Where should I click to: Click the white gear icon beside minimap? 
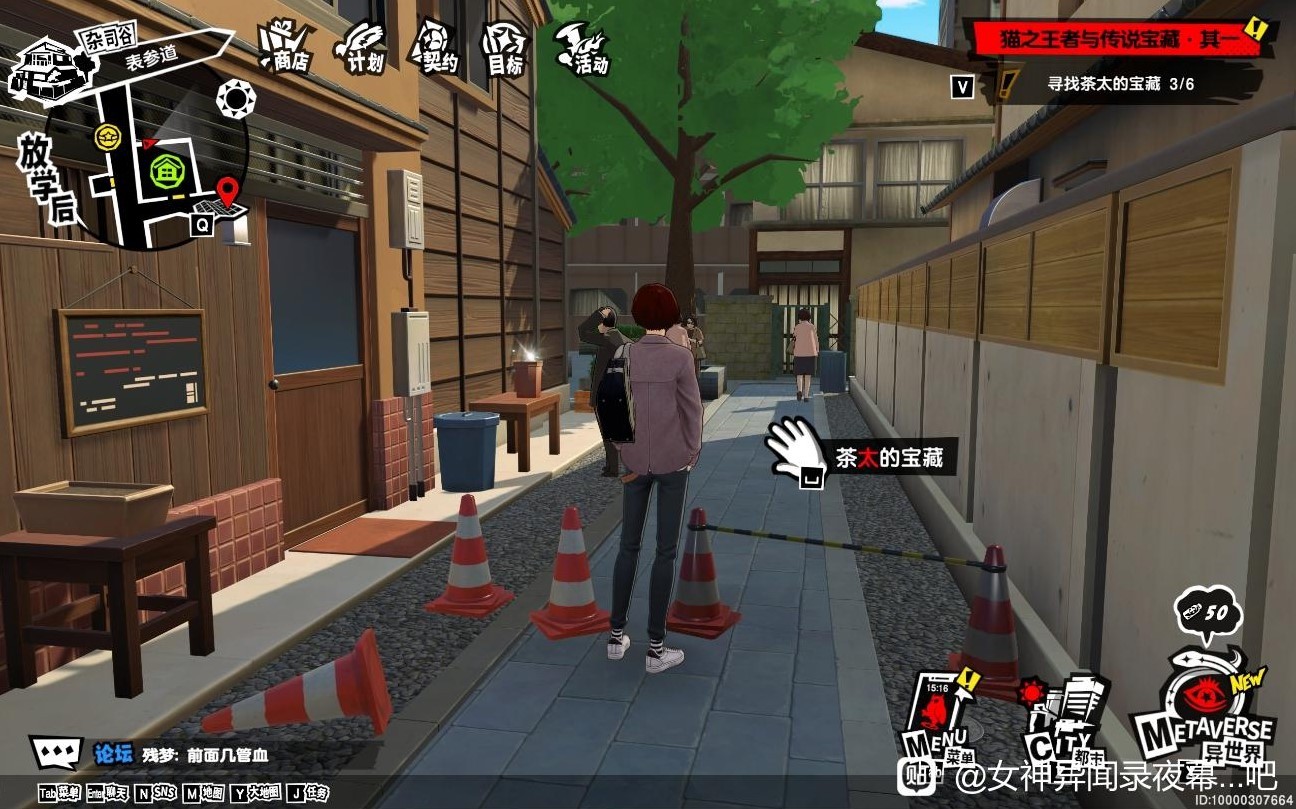point(236,98)
